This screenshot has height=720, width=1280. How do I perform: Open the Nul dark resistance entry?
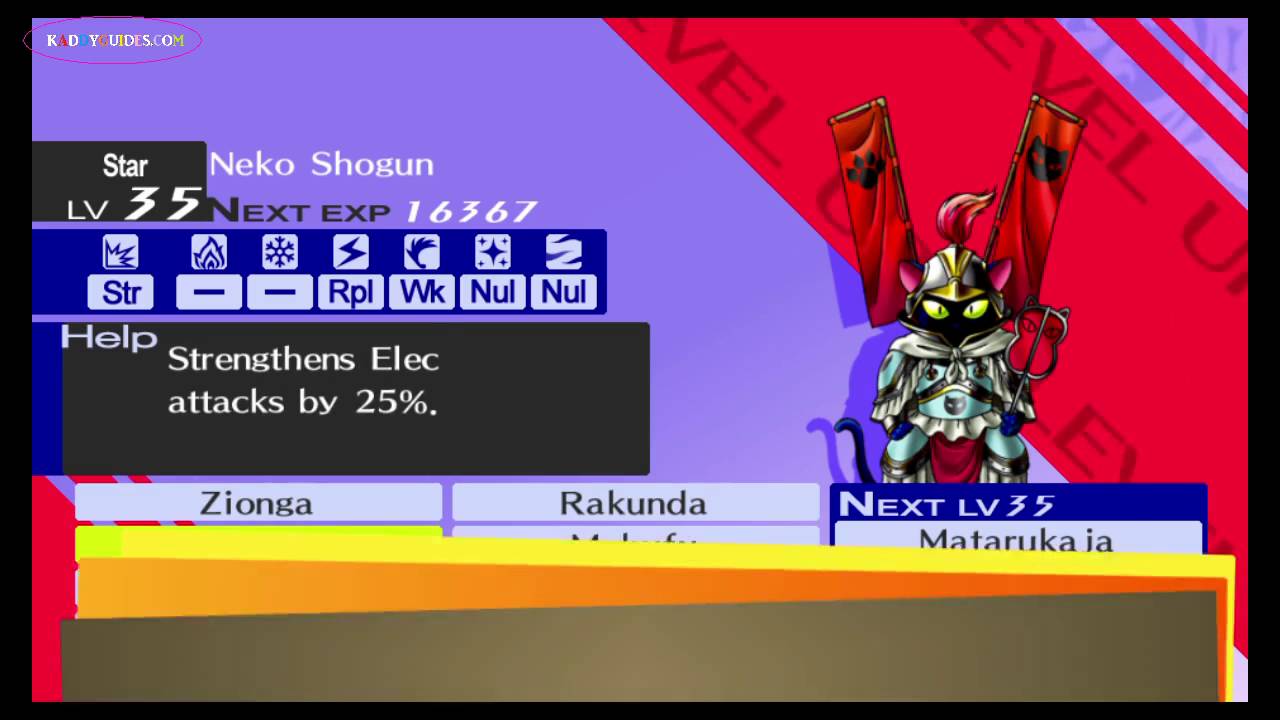(563, 292)
